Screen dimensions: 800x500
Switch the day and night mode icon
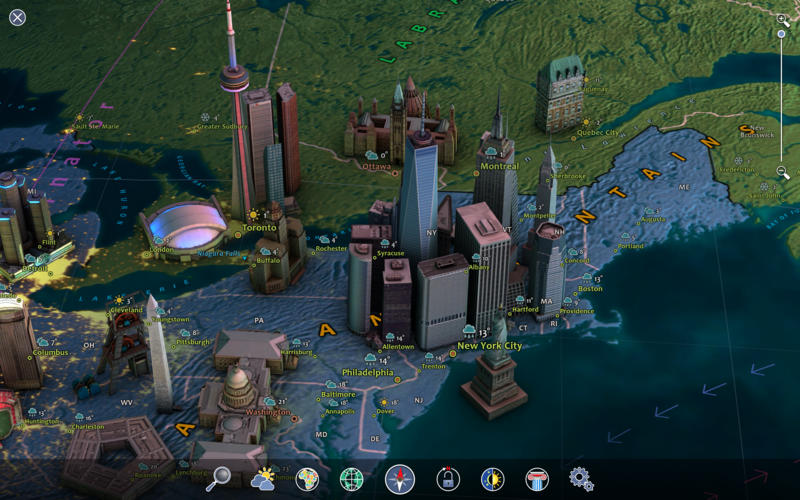[x=492, y=479]
